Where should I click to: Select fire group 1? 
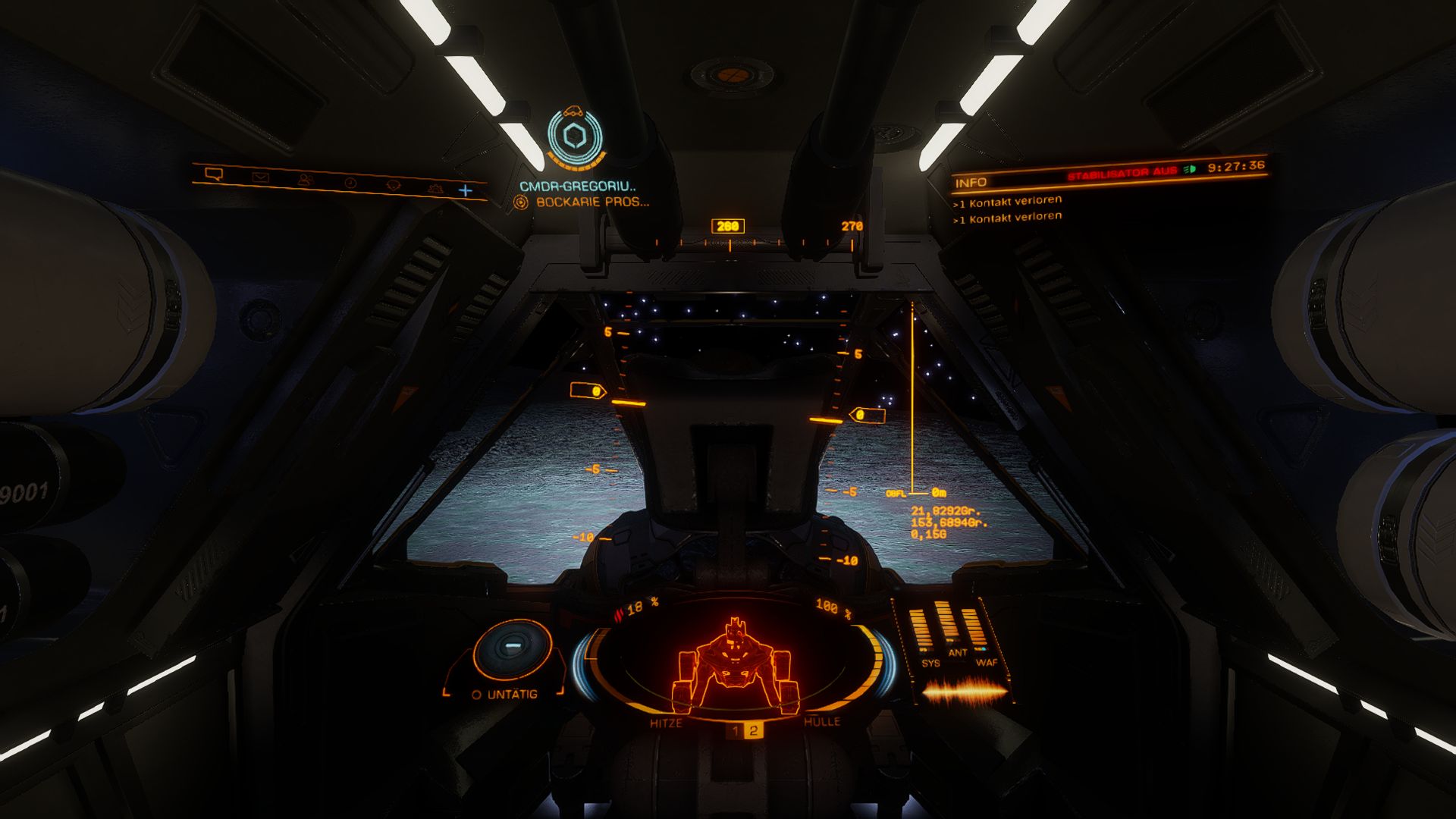735,731
